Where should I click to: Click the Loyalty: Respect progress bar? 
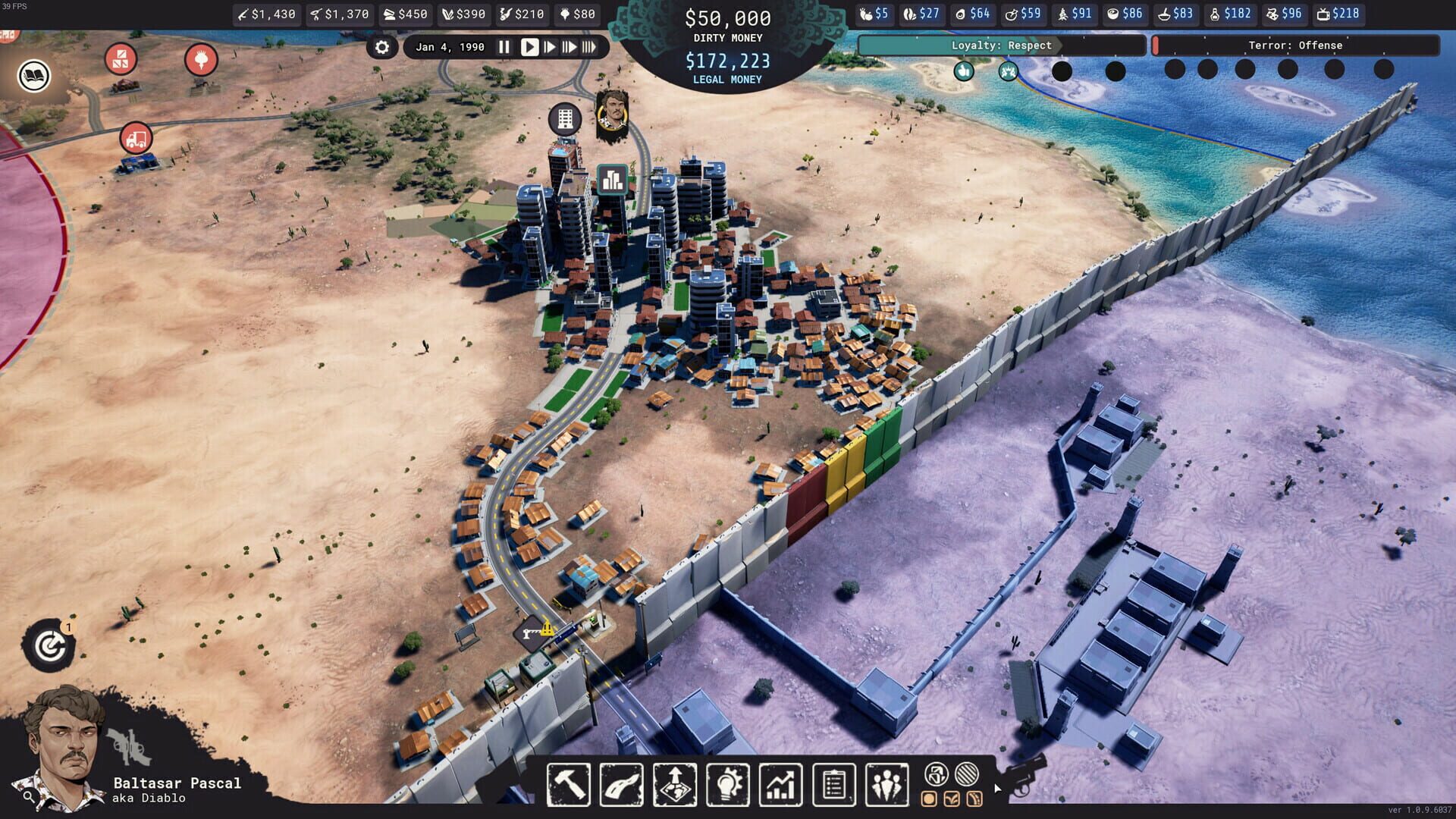[1003, 45]
